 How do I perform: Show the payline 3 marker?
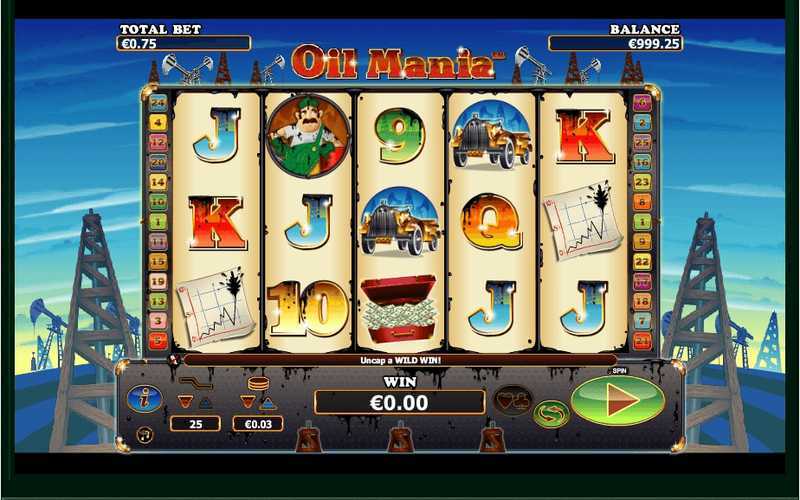157,320
